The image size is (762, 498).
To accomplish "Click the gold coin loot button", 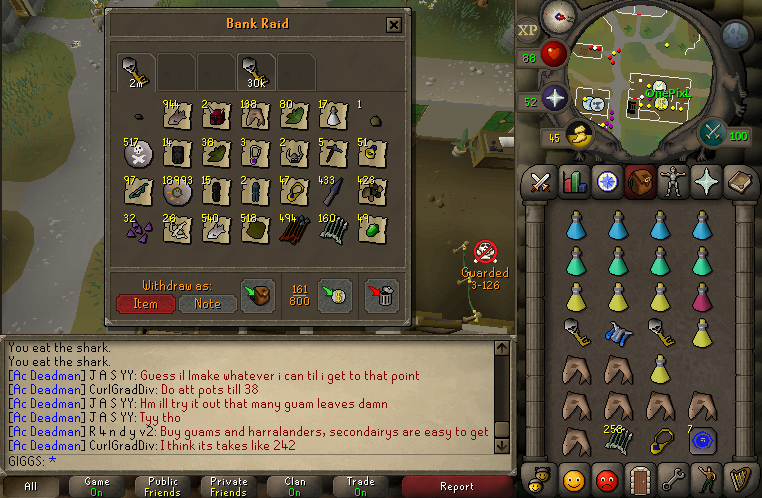I will click(x=334, y=296).
